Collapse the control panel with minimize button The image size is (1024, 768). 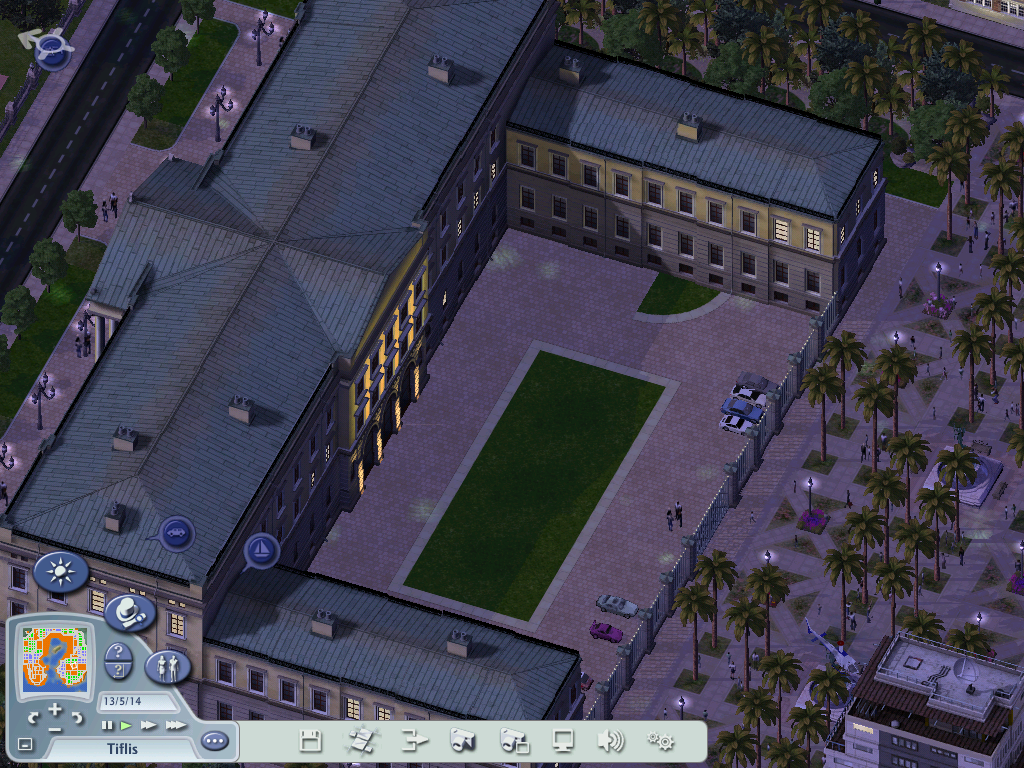click(25, 744)
